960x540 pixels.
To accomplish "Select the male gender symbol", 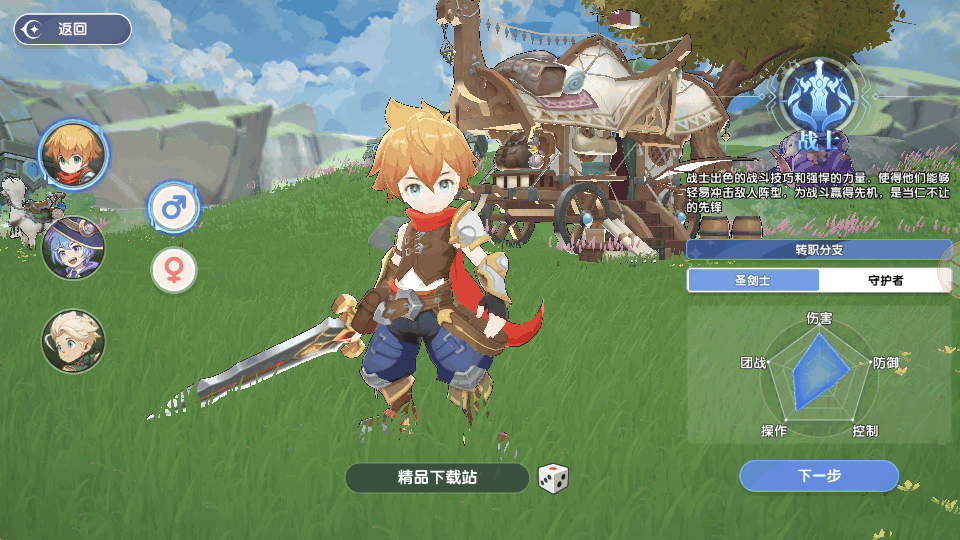I will point(174,208).
